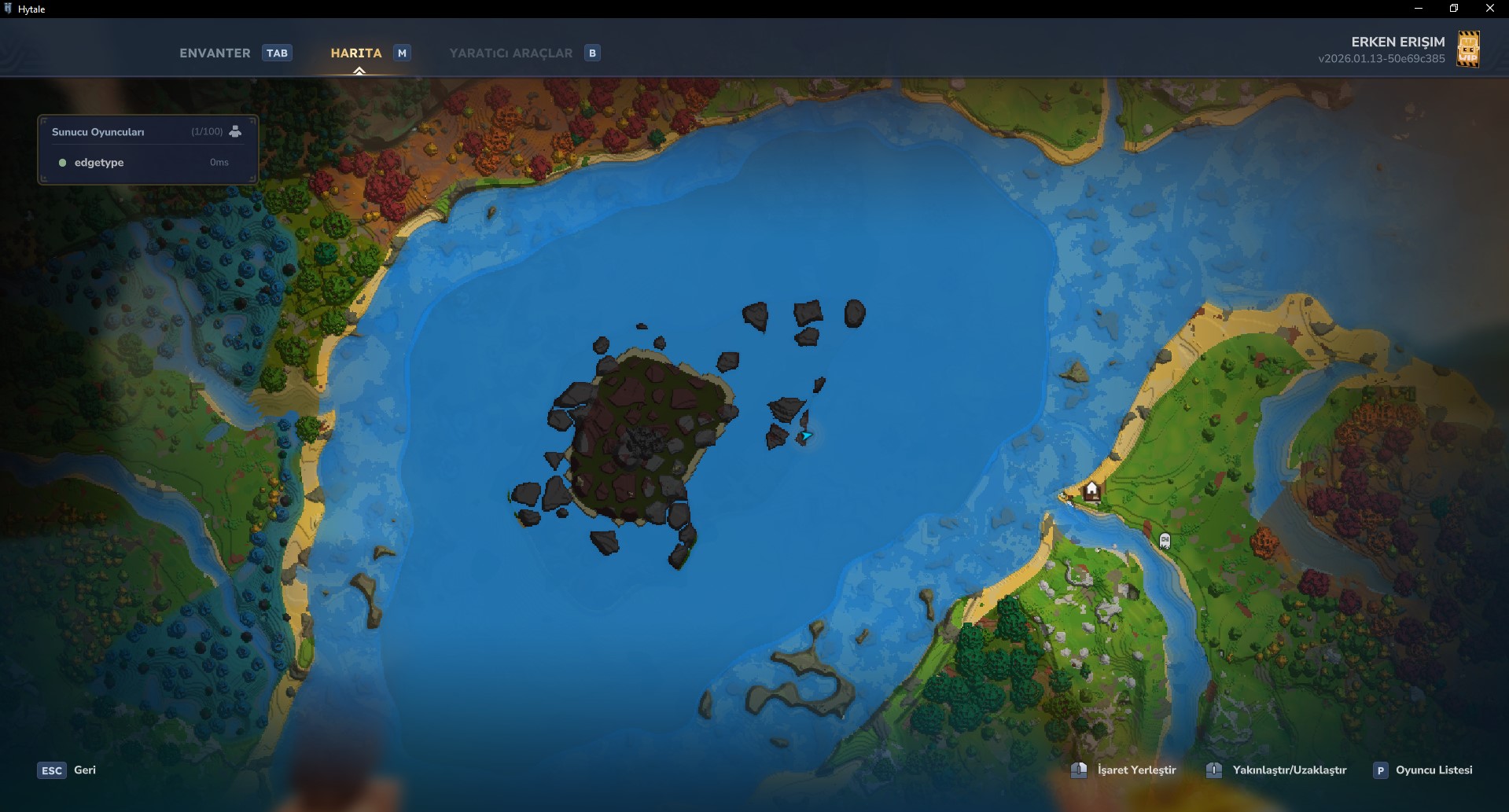Click the İşaret Yerleştir key icon

click(x=1078, y=770)
